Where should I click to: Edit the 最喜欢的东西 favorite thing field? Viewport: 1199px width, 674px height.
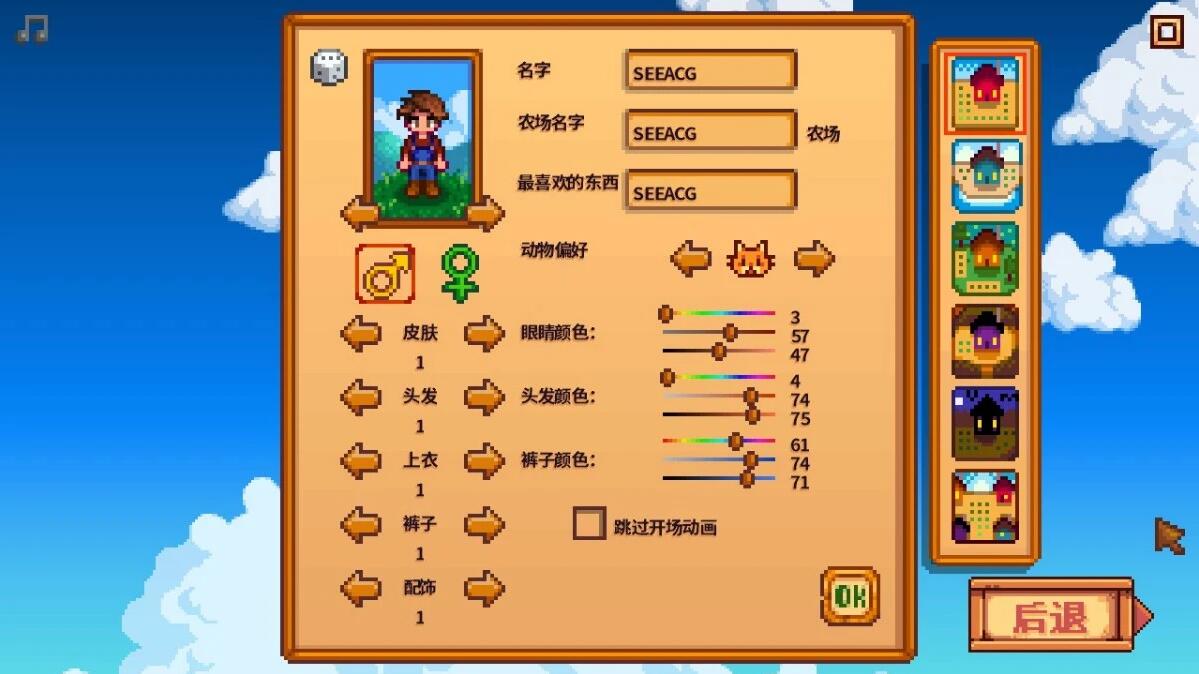coord(710,192)
